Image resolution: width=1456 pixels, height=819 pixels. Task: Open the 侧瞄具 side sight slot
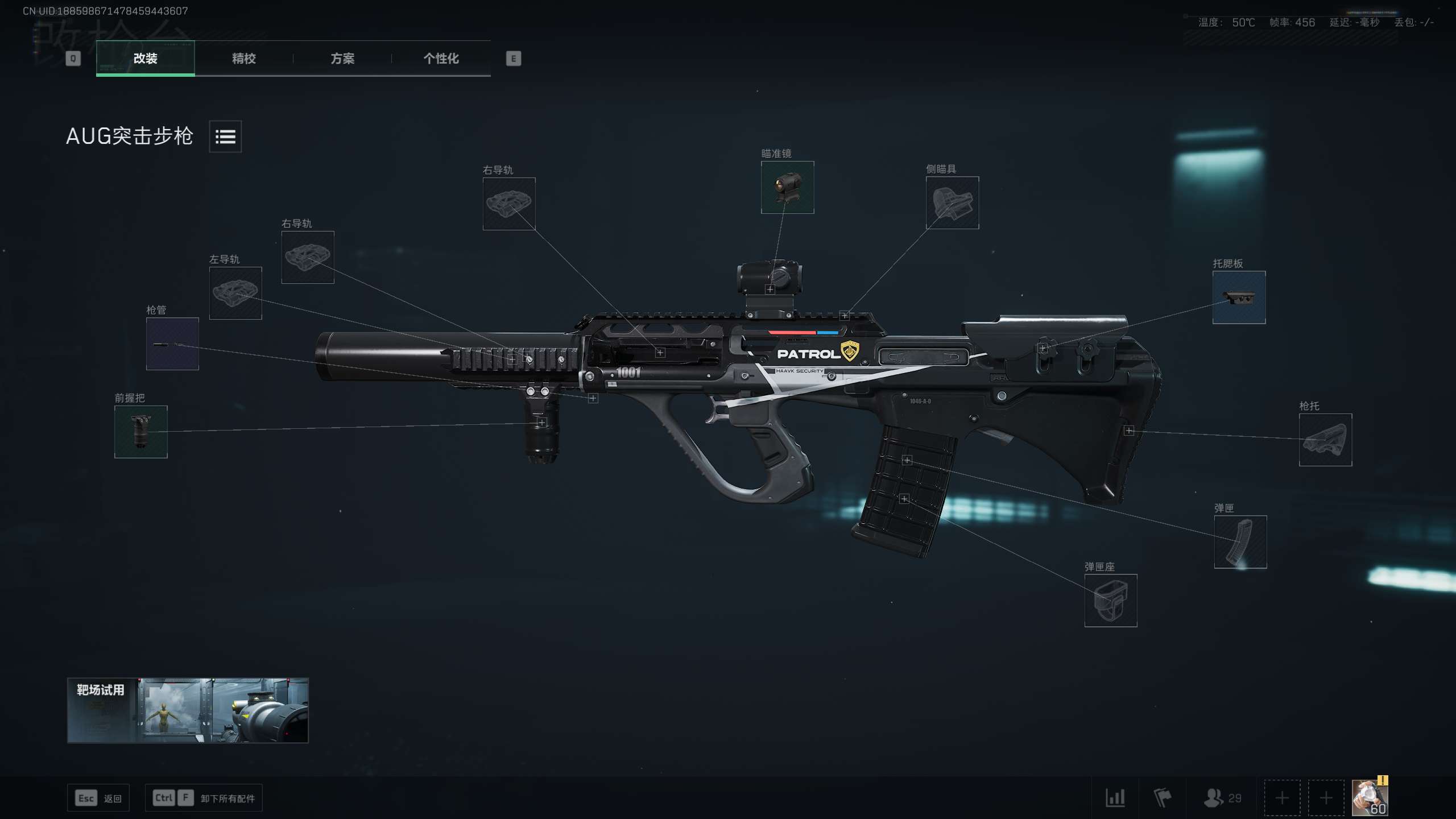point(952,203)
